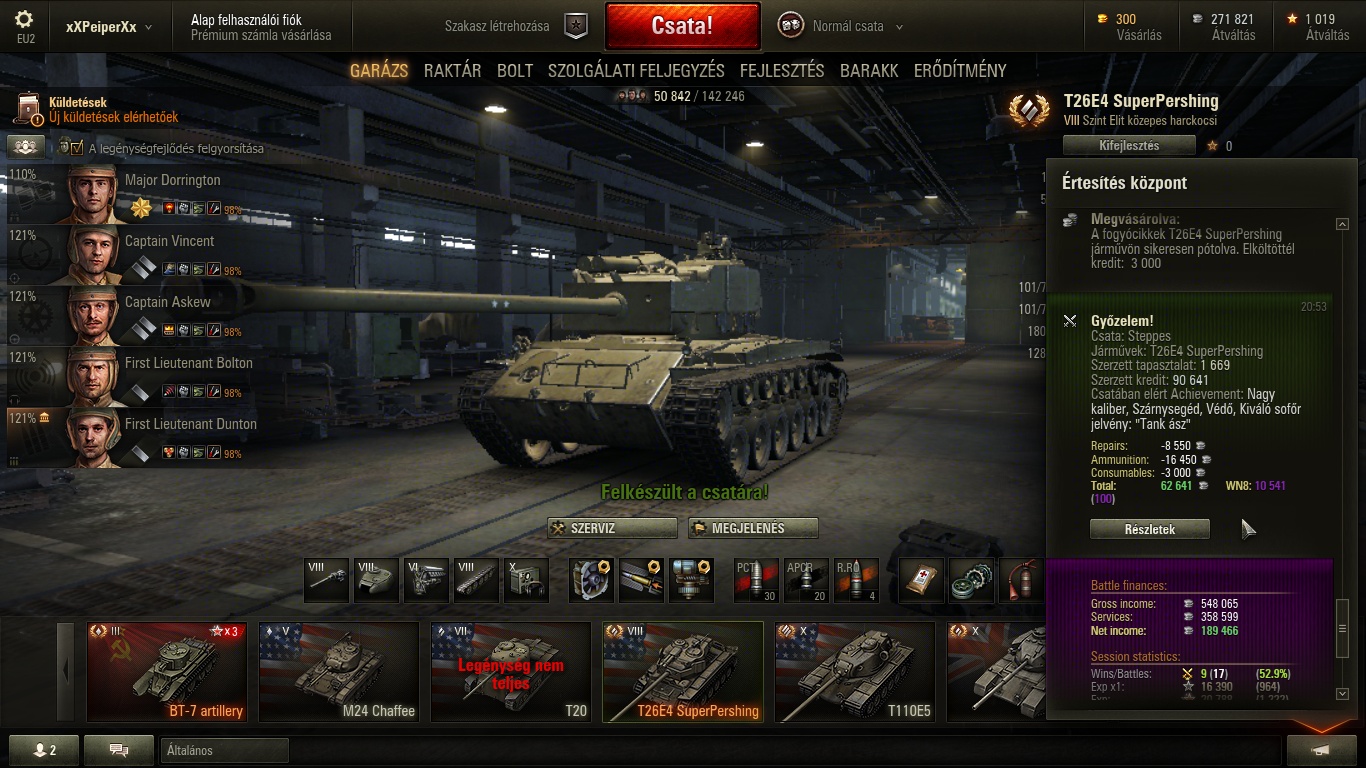The image size is (1366, 768).
Task: Open the BARAKK barracks tab
Action: (x=869, y=71)
